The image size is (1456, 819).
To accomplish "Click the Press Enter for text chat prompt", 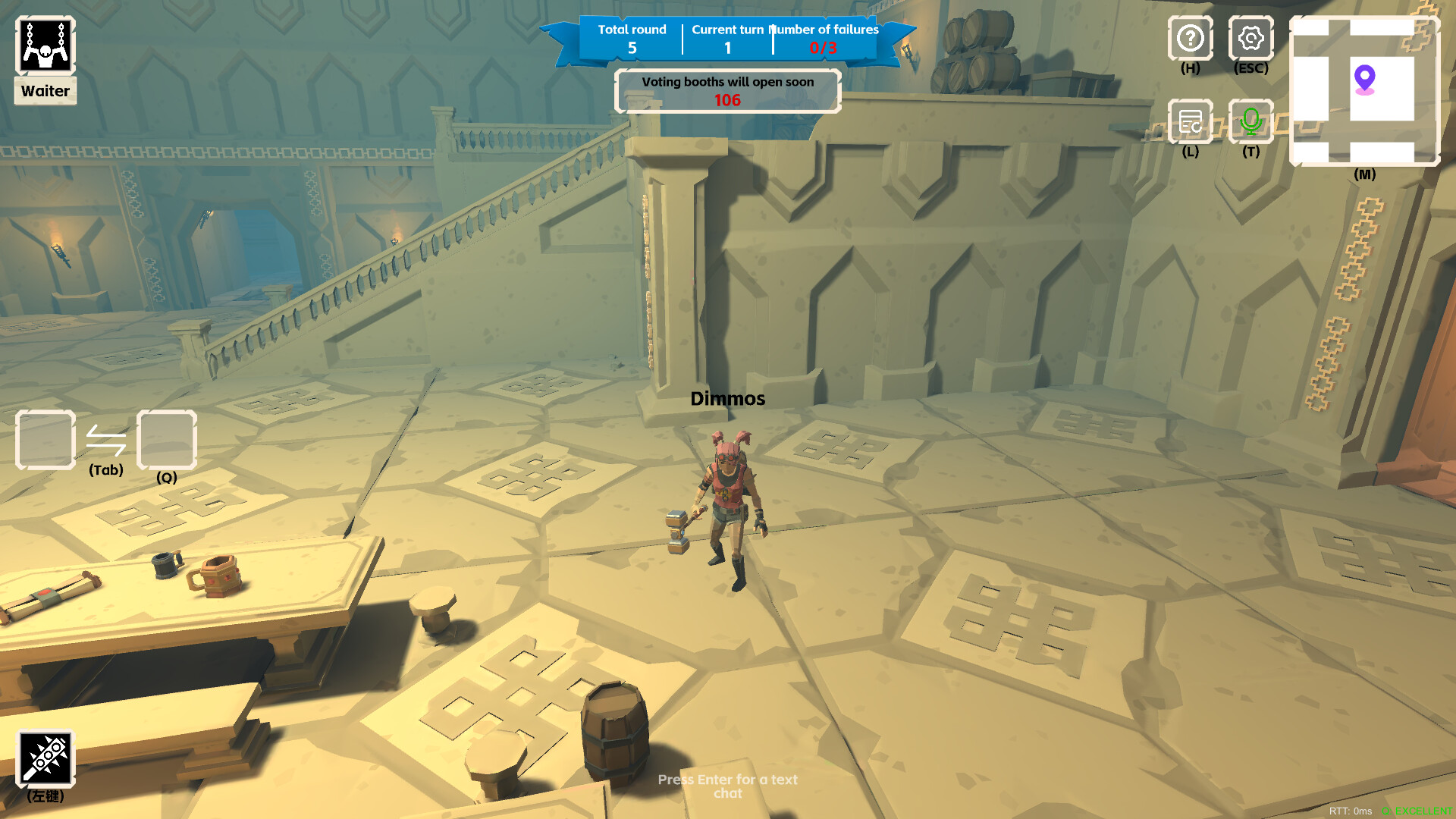I will [x=727, y=786].
